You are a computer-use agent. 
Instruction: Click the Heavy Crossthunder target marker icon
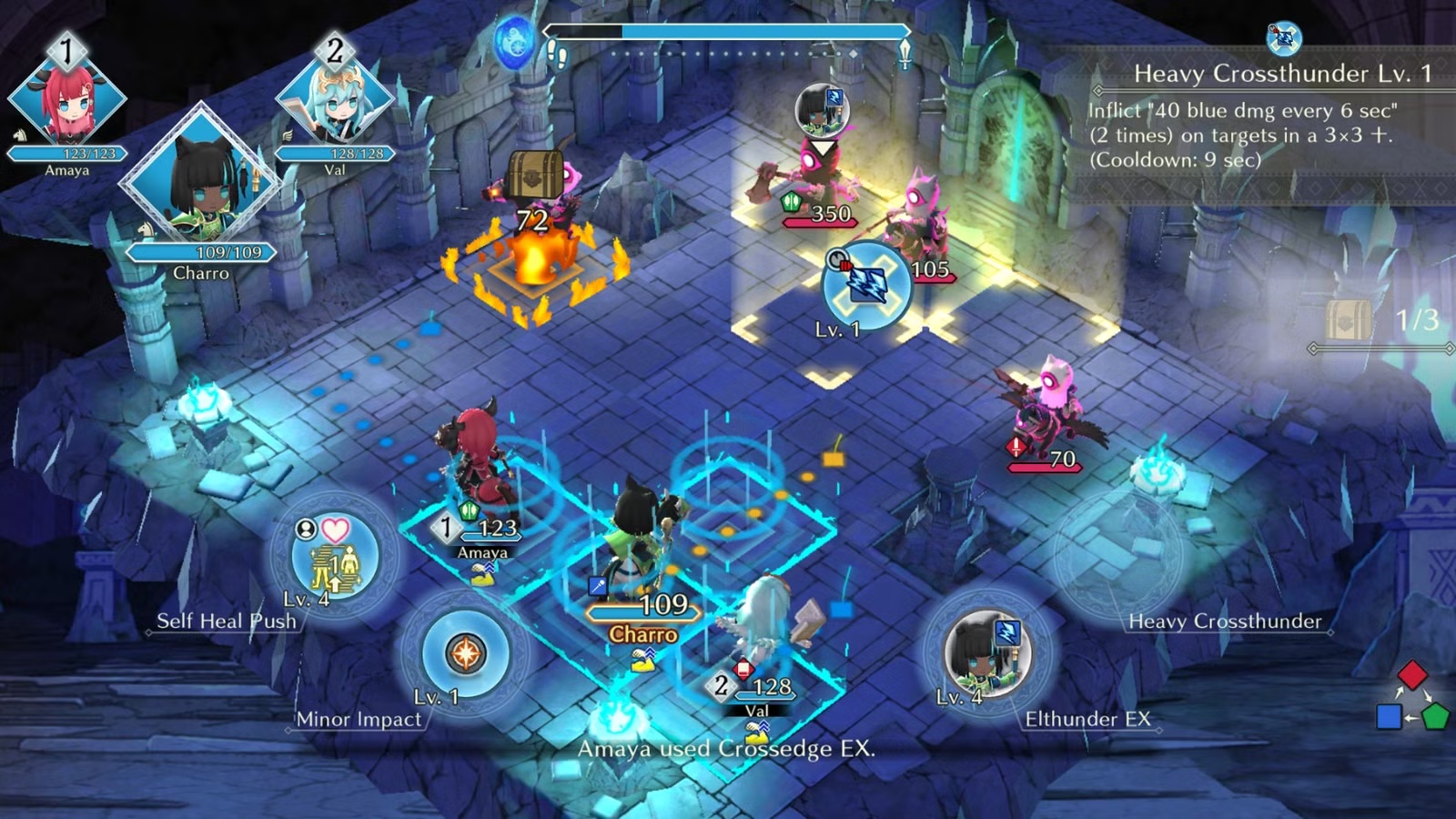(865, 285)
